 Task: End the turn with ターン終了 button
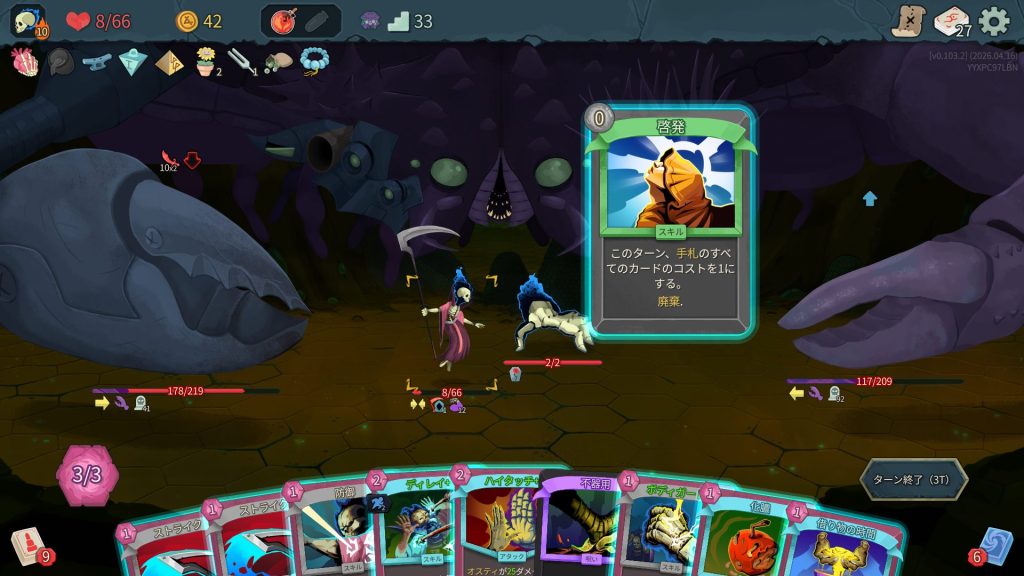913,480
